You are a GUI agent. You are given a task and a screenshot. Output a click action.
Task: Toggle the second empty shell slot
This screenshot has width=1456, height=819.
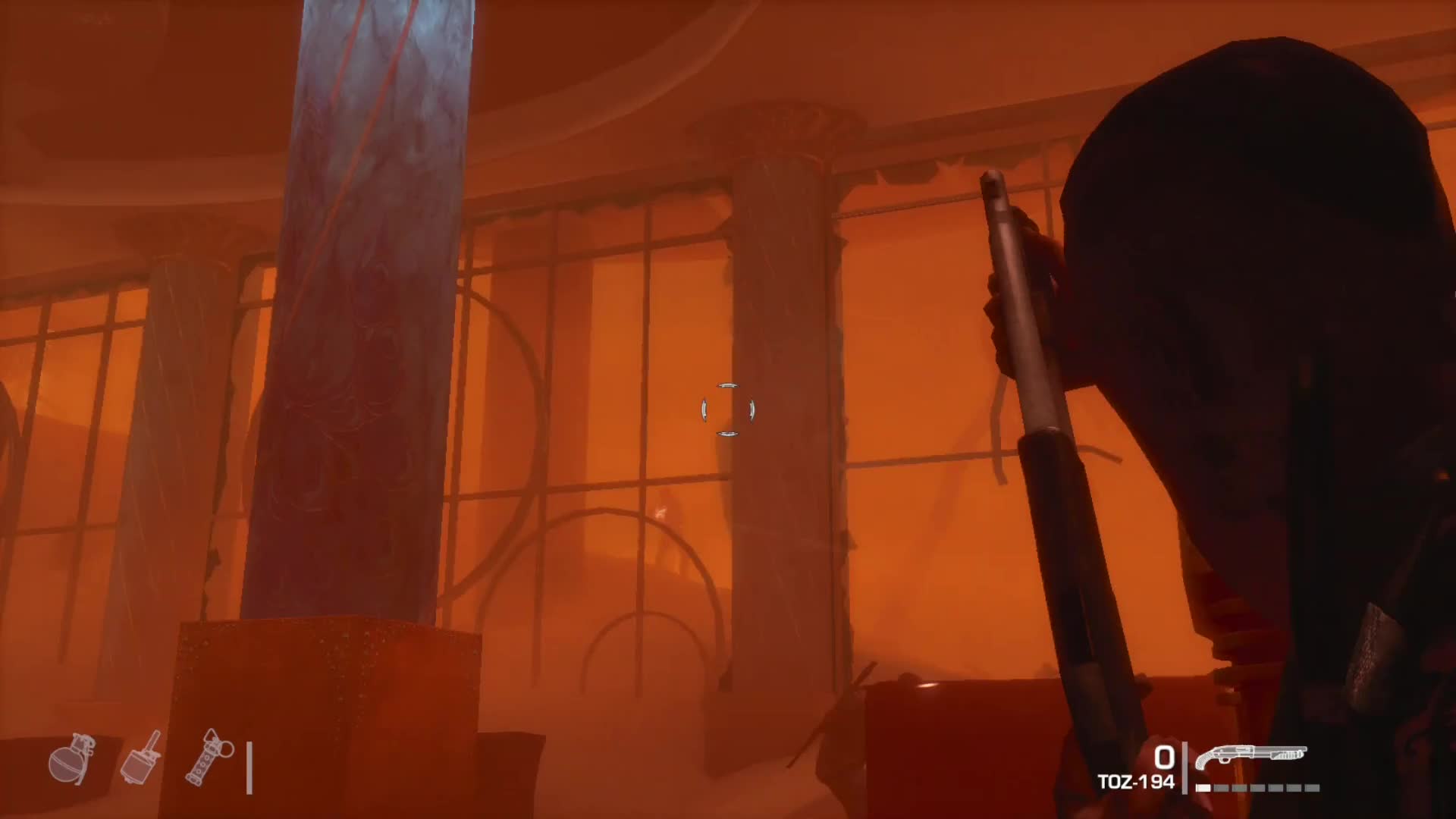[x=1238, y=787]
